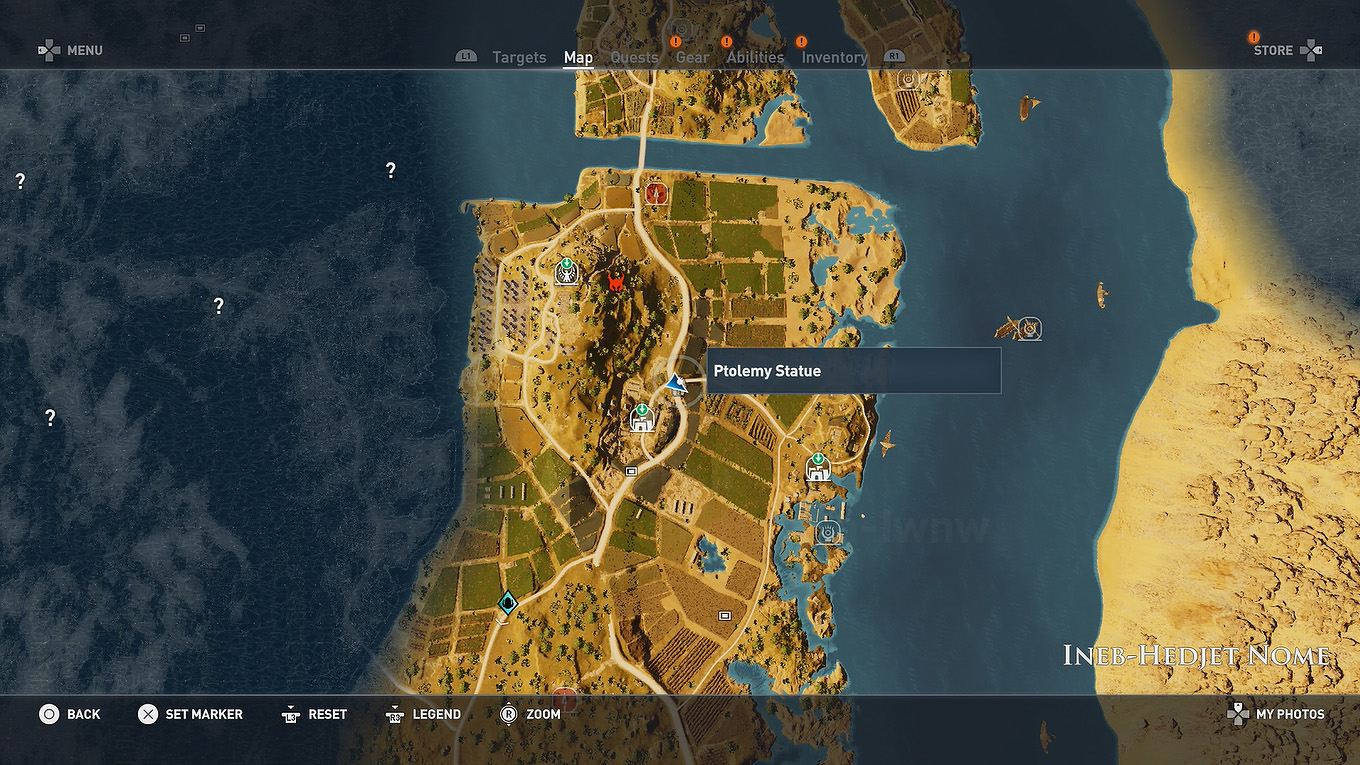This screenshot has width=1360, height=765.
Task: Switch to the Targets tab
Action: click(518, 57)
